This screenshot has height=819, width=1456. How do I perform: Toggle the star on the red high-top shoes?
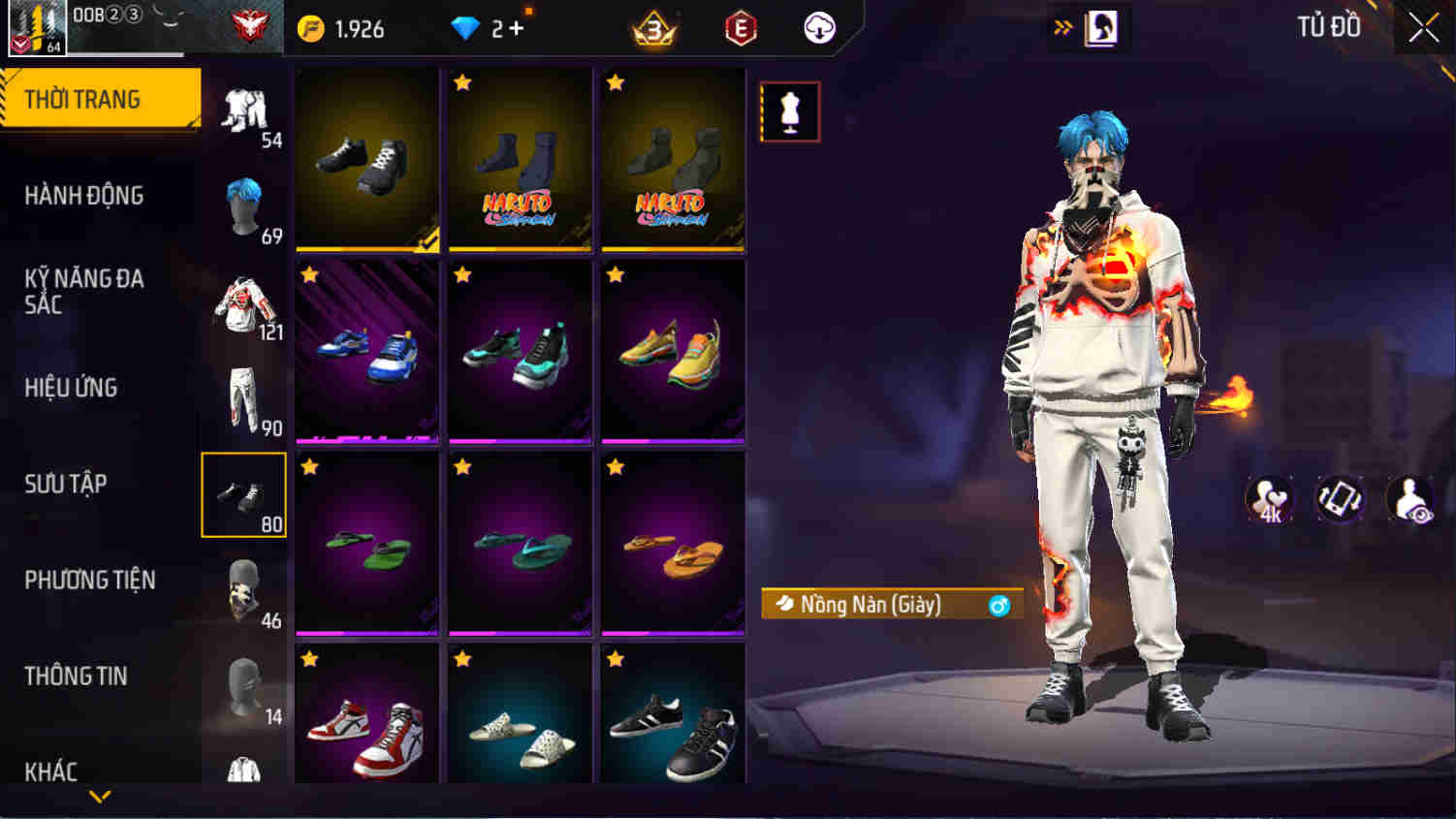[x=307, y=658]
